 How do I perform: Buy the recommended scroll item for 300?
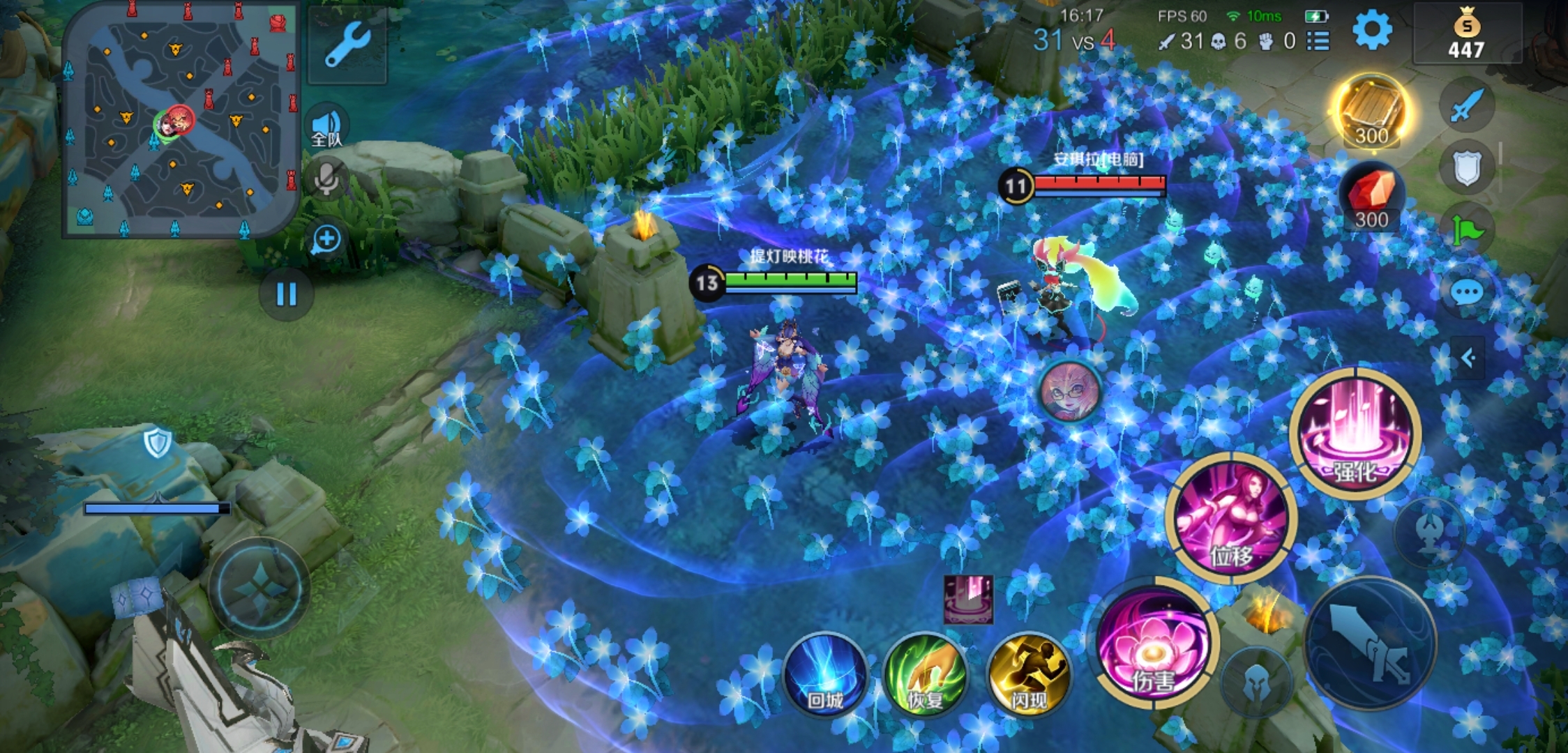tap(1371, 112)
